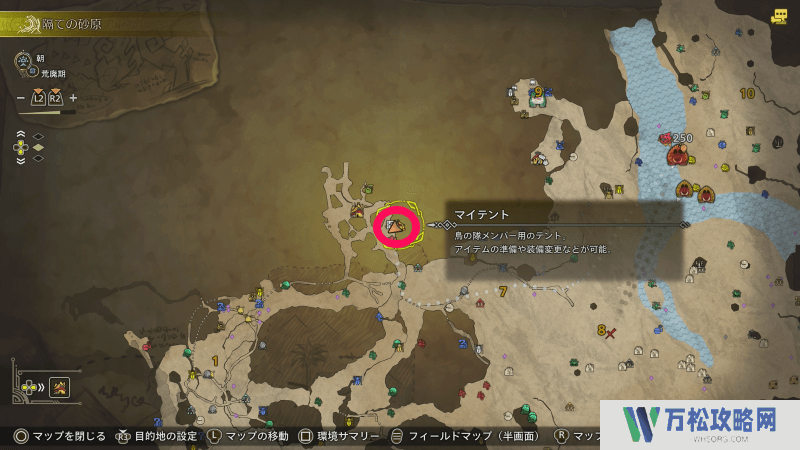Select the area 10 number marker
This screenshot has width=800, height=450.
747,94
